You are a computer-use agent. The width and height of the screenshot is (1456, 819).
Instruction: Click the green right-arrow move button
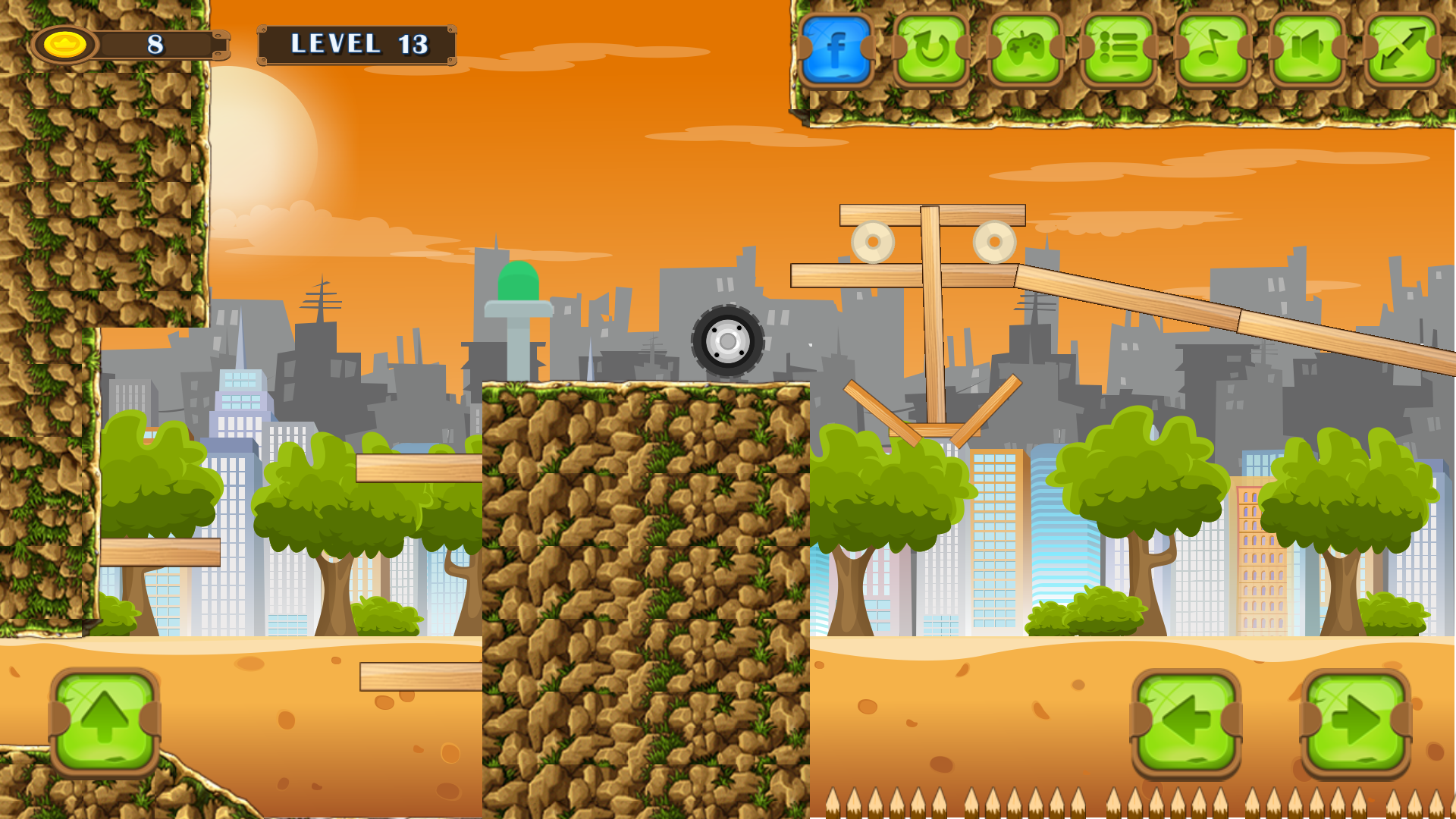click(1356, 722)
